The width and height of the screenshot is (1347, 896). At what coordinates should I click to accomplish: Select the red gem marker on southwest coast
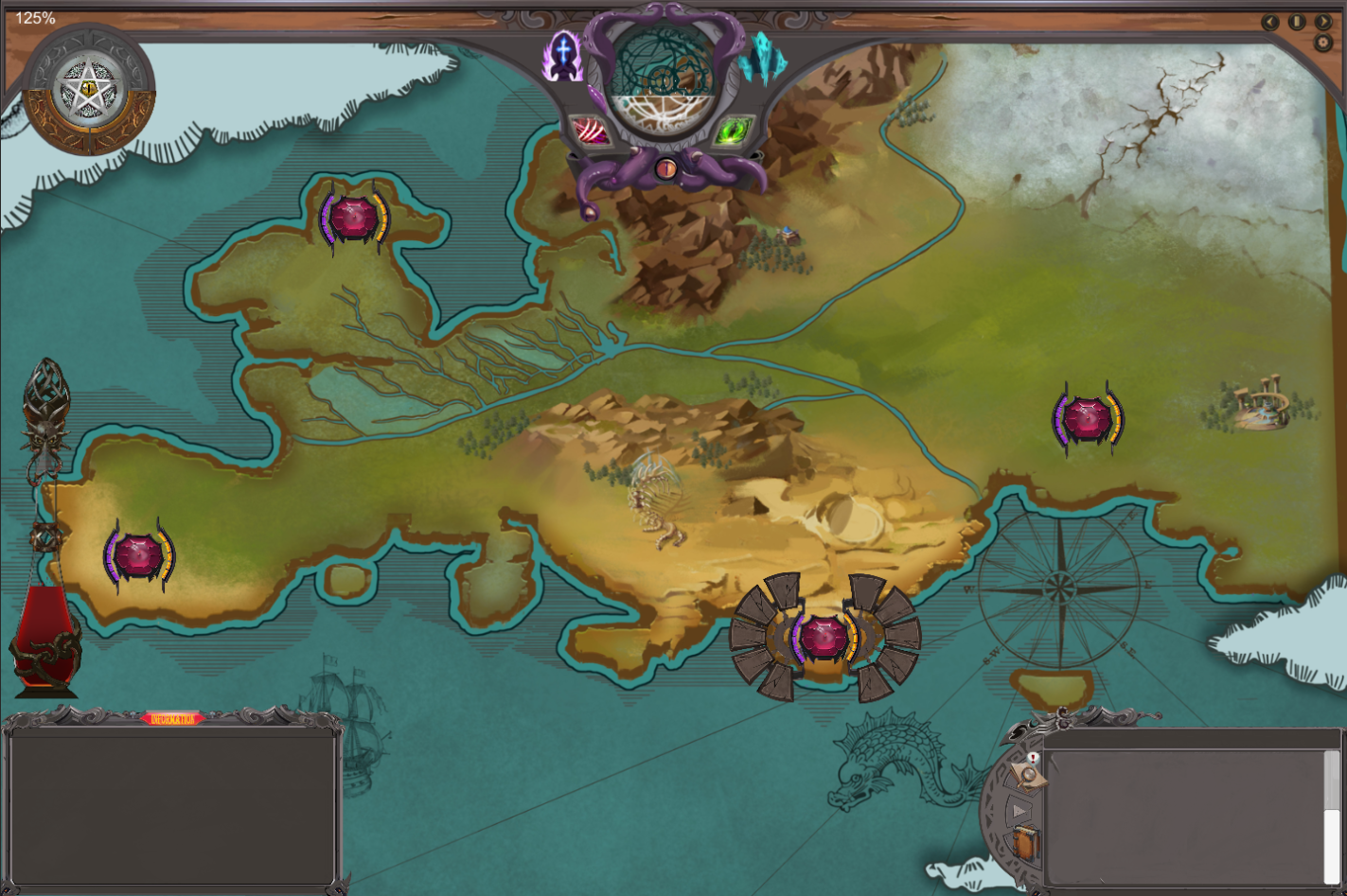(x=139, y=555)
